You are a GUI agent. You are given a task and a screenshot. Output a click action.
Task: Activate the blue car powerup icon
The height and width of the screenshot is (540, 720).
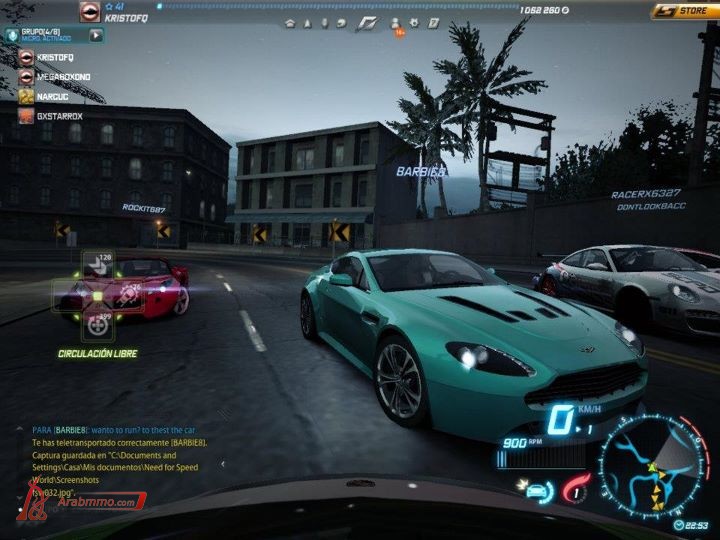[537, 491]
